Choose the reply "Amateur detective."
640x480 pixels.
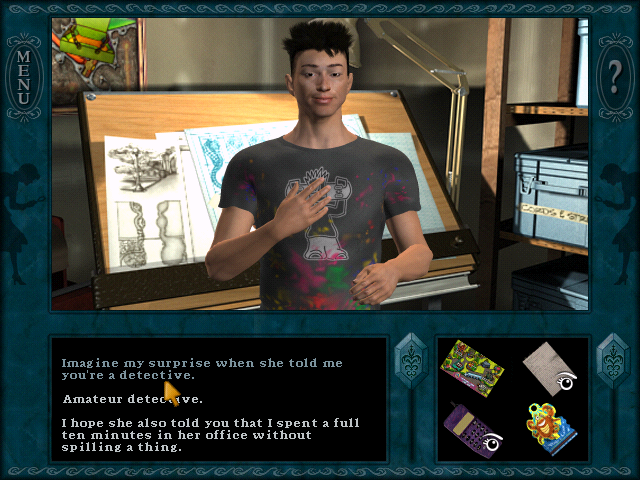click(132, 400)
